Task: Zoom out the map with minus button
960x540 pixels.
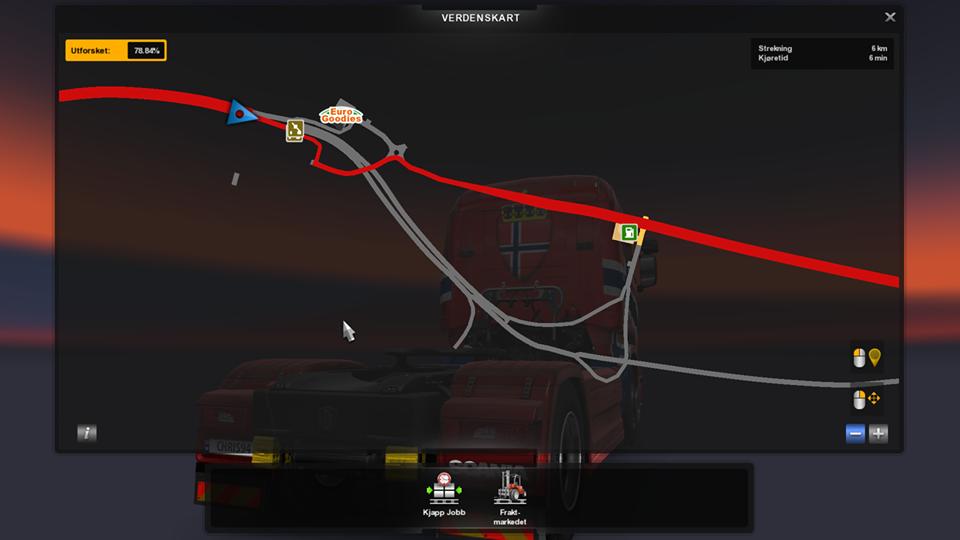Action: 855,433
